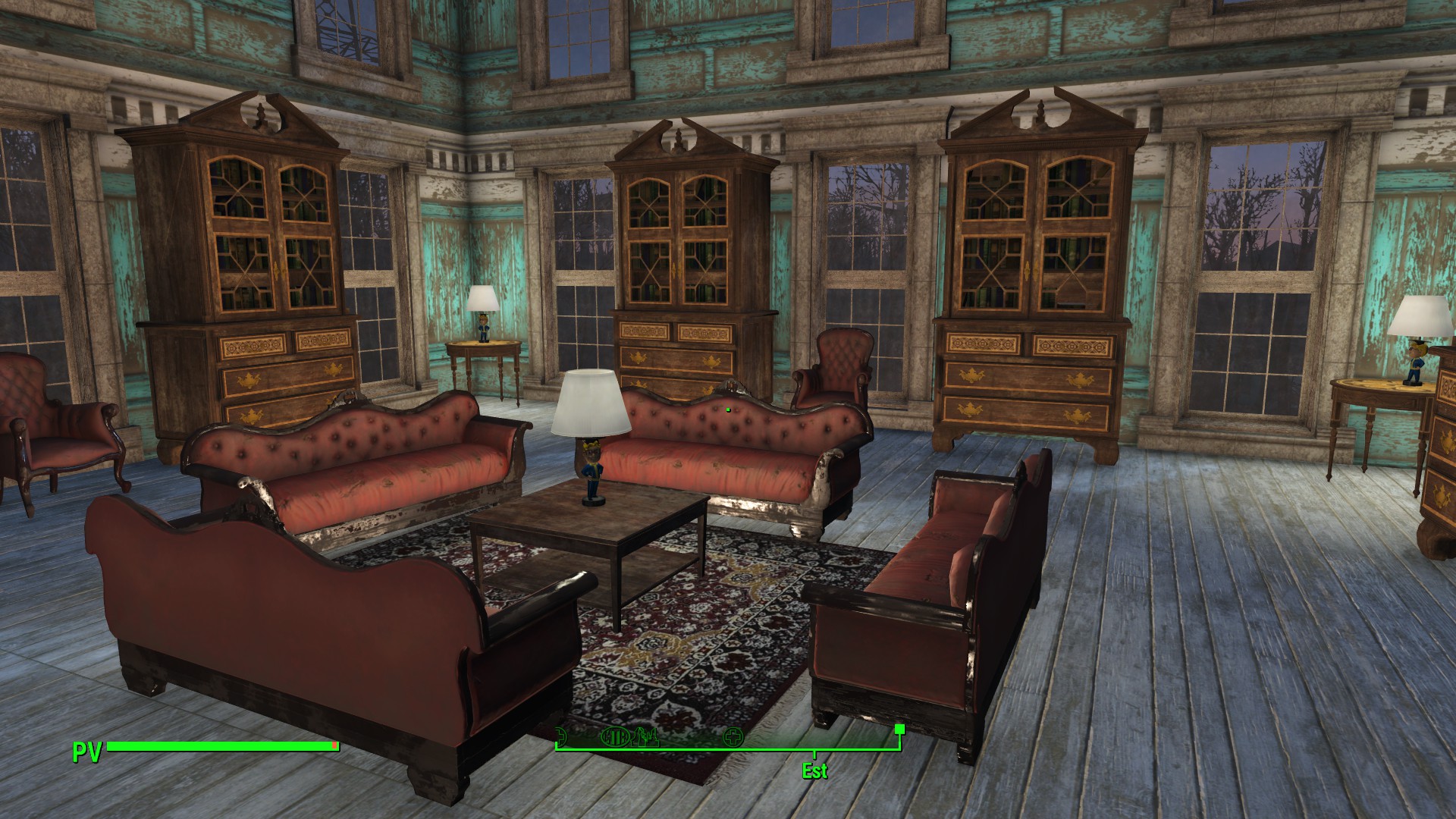Click the Est direction label on the compass

pos(814,771)
